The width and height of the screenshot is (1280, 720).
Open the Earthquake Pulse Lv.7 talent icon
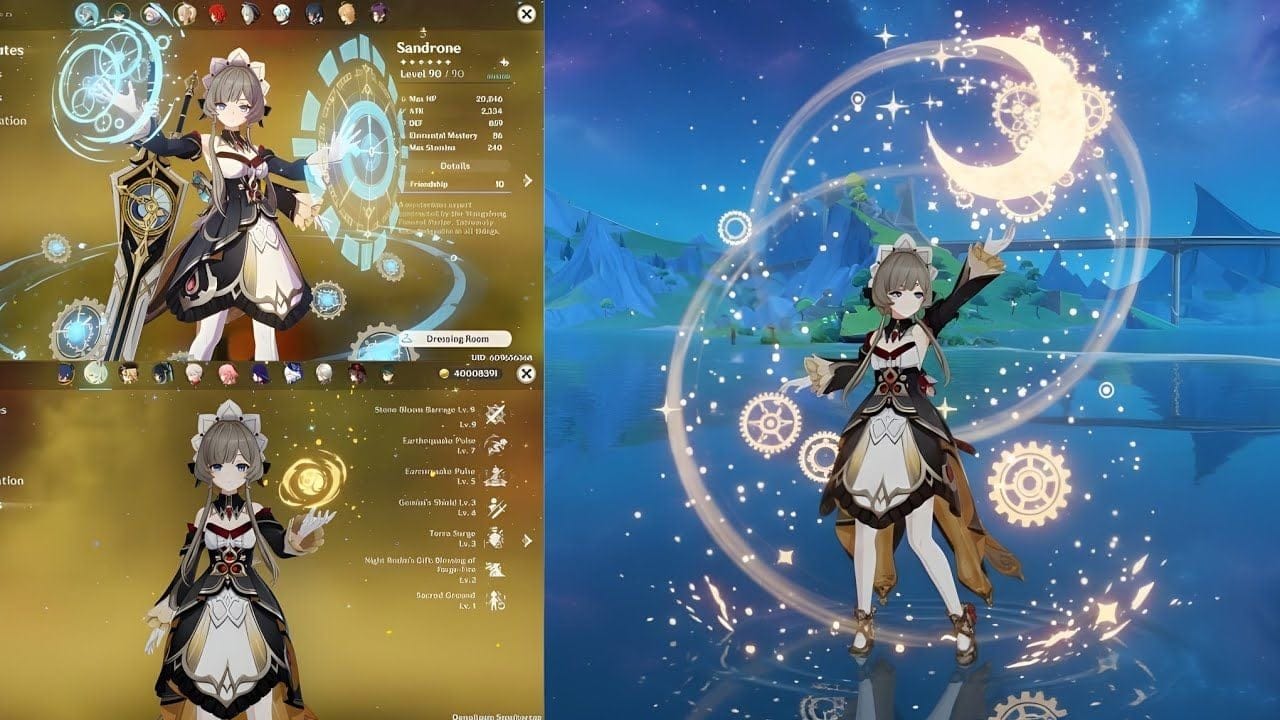pyautogui.click(x=494, y=445)
